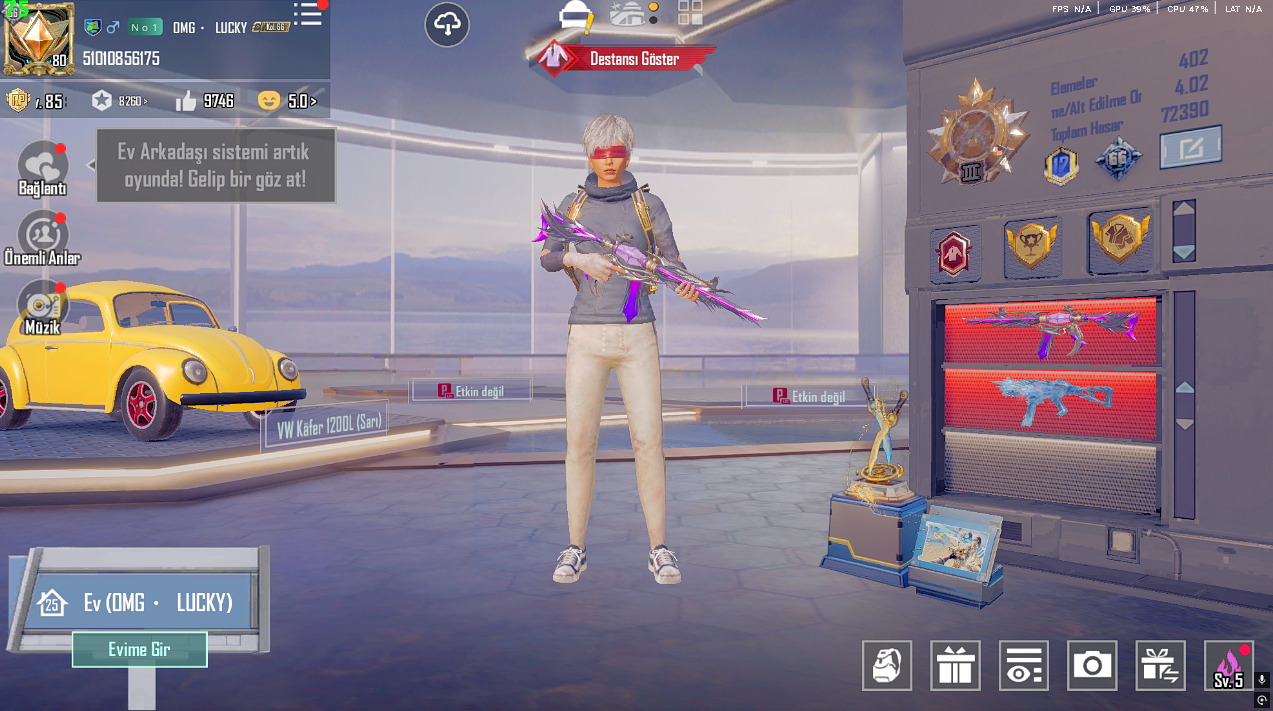1273x711 pixels.
Task: Open the gift exchange button with arrows
Action: click(x=1160, y=665)
